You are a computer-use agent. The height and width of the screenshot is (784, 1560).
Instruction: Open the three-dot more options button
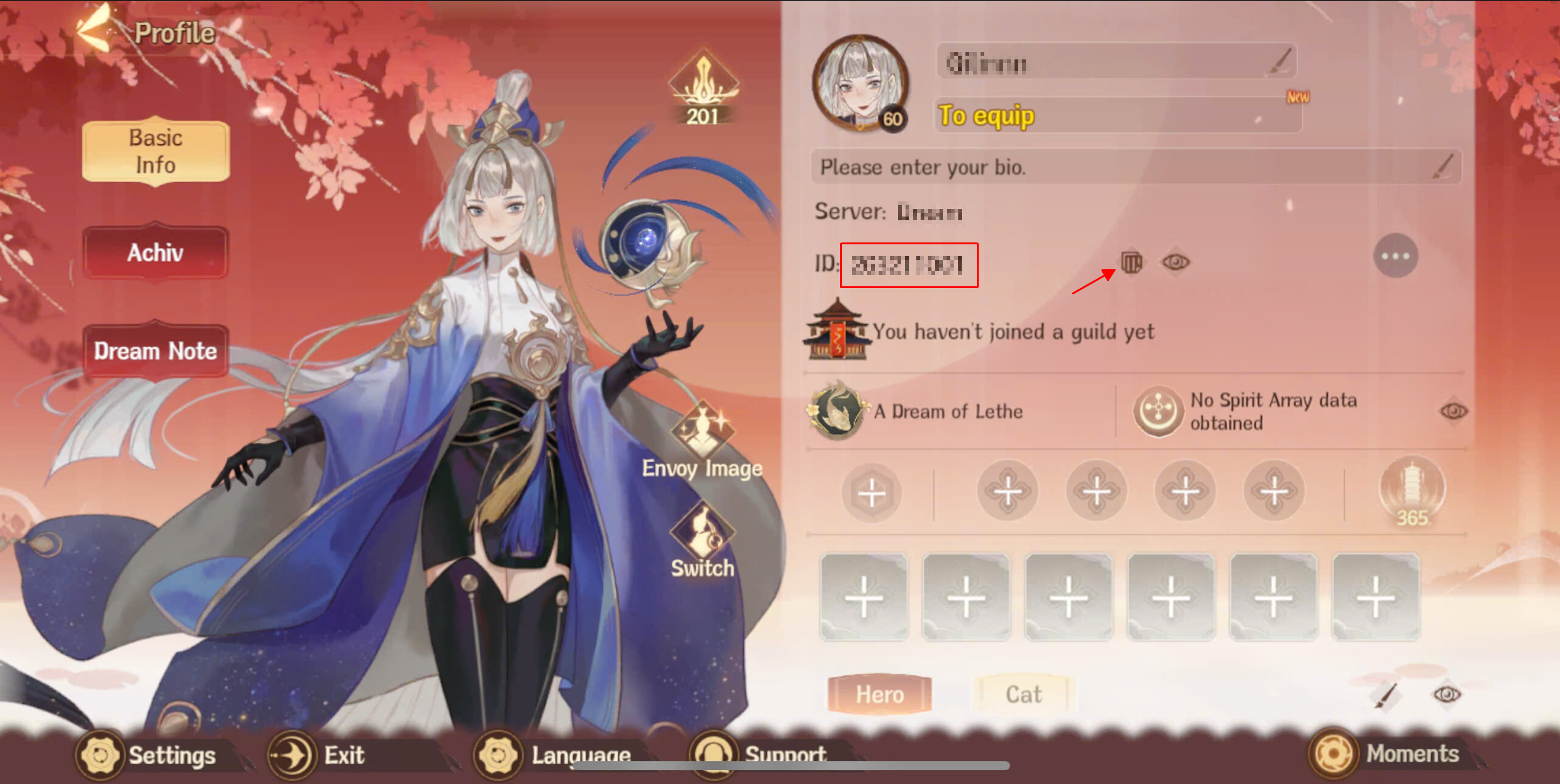click(x=1395, y=256)
